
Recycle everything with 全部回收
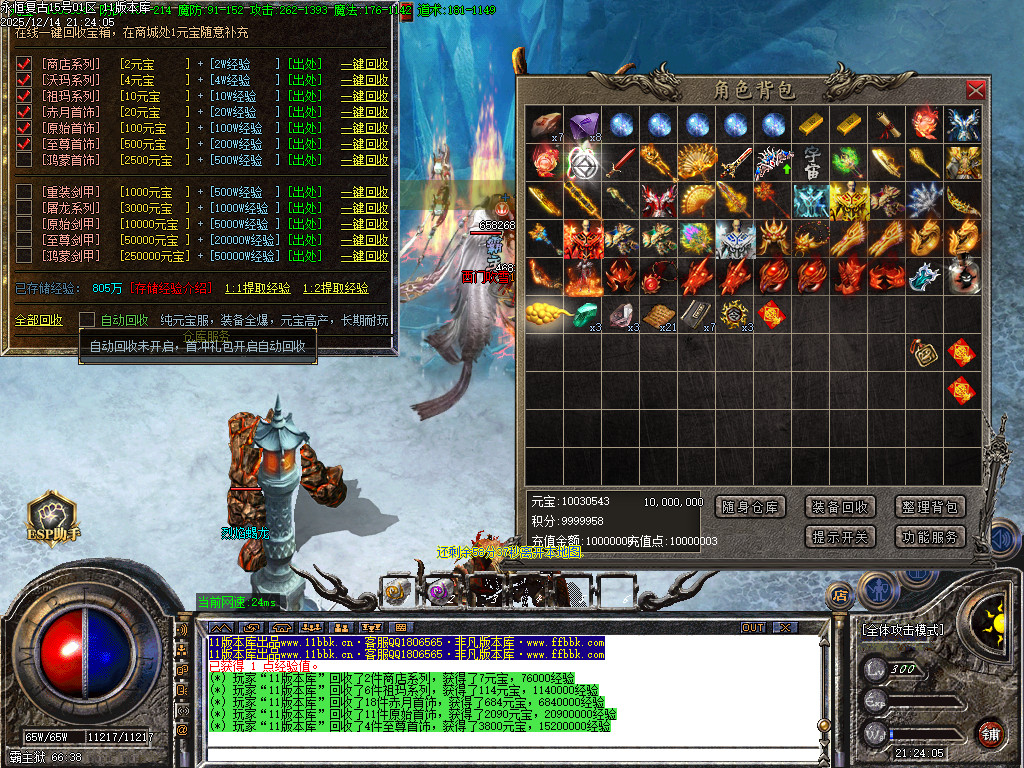pyautogui.click(x=38, y=320)
